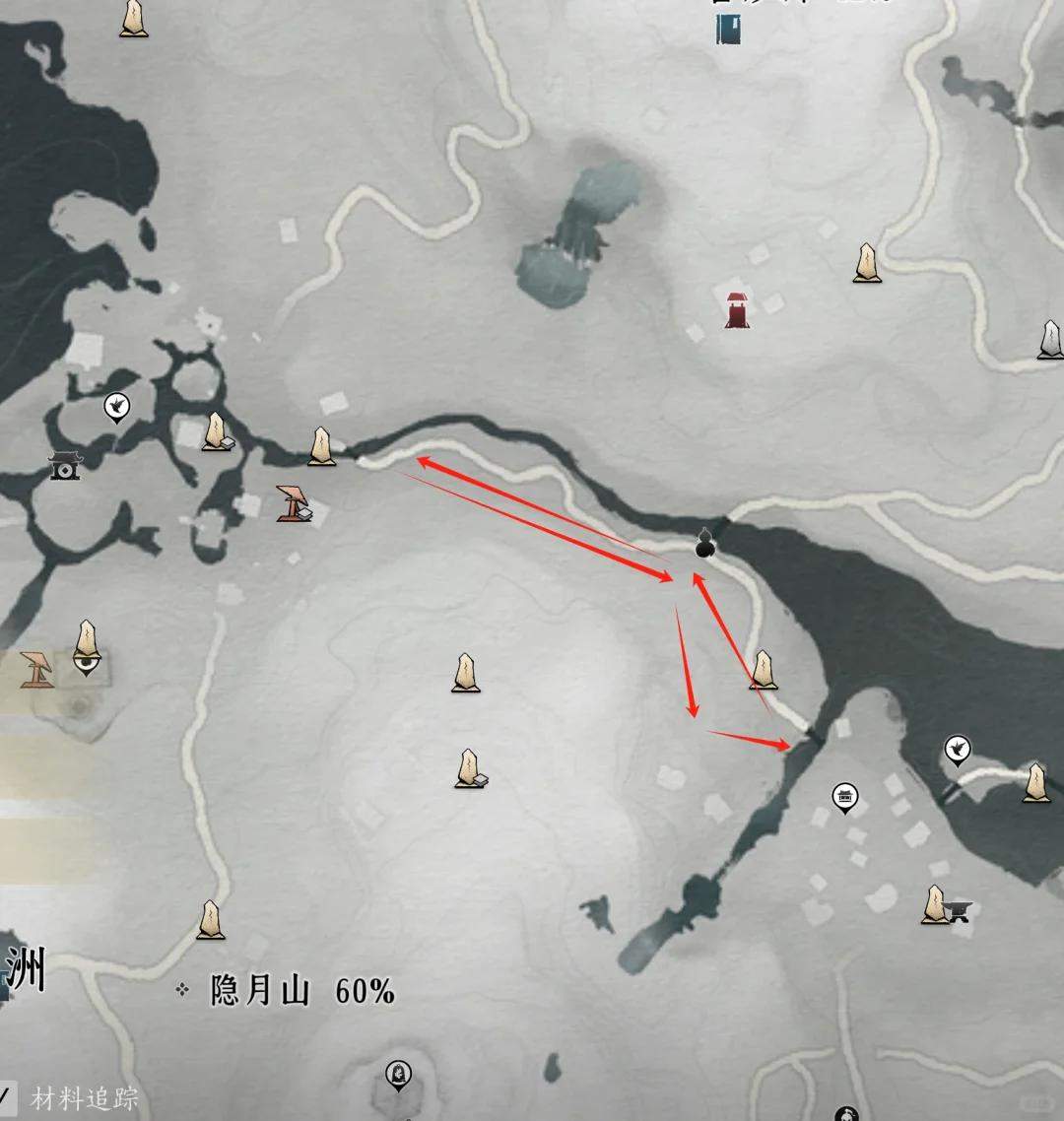Select the black gourd map marker
The height and width of the screenshot is (1121, 1064).
[x=704, y=543]
